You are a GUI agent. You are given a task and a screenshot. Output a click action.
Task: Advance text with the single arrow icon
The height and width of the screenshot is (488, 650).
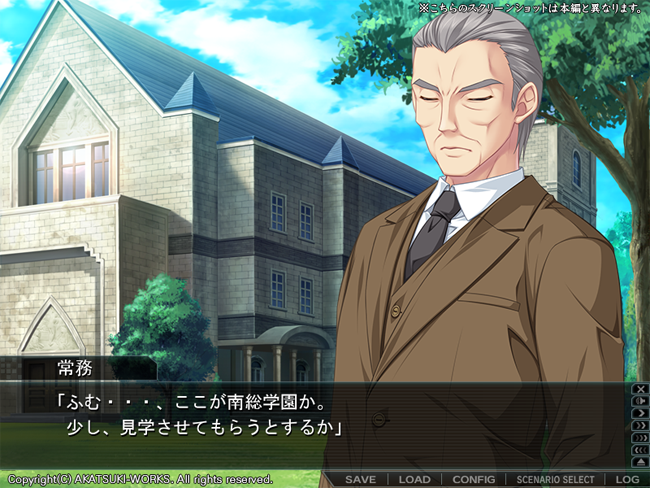point(639,413)
